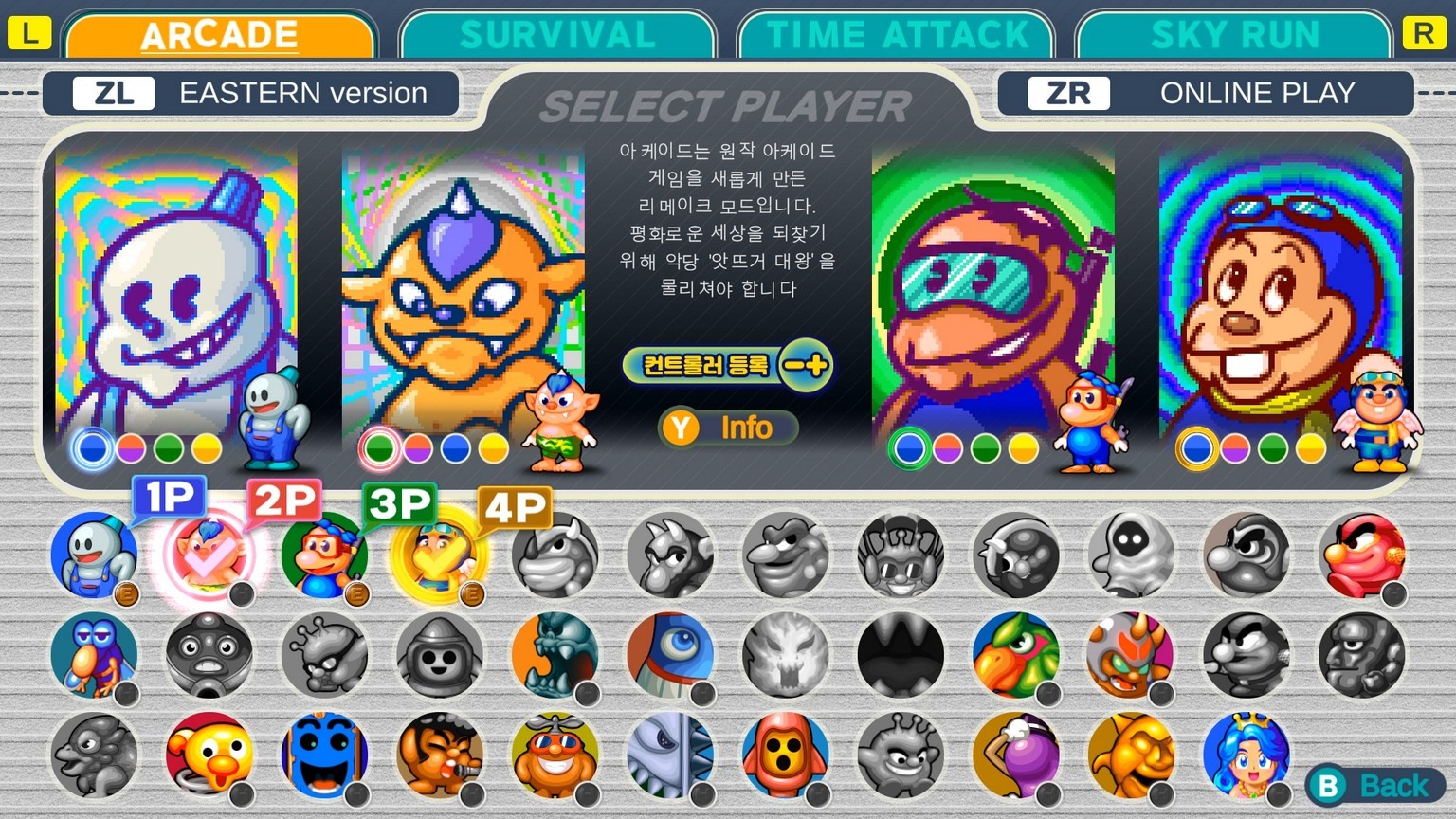Pick the yellow color swatch under the fourth portrait
This screenshot has width=1456, height=819.
tap(1309, 448)
